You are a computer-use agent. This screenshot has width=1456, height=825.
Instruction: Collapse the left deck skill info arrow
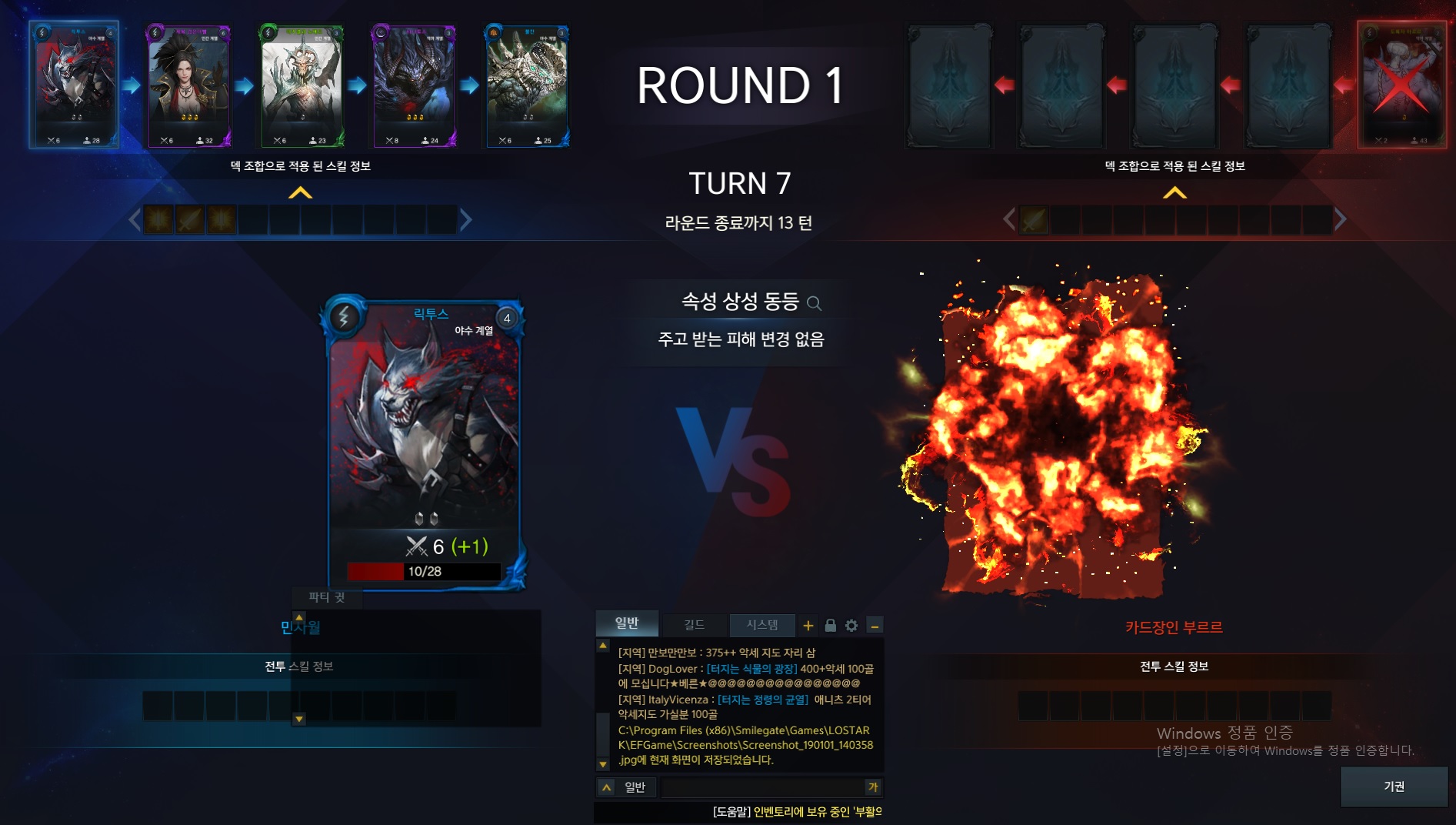coord(300,193)
